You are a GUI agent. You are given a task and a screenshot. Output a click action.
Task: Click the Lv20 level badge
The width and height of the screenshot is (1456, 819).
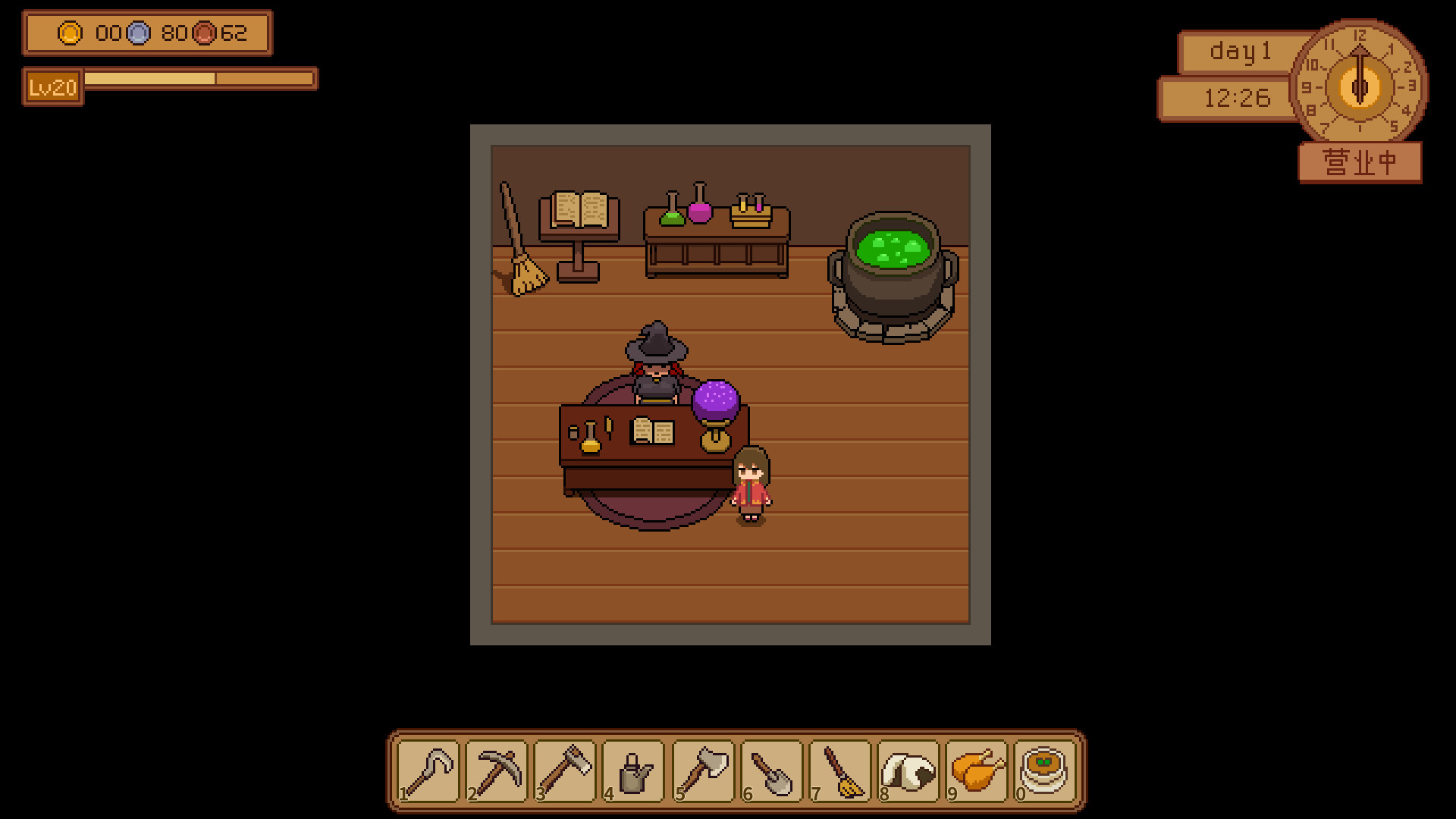pyautogui.click(x=50, y=86)
